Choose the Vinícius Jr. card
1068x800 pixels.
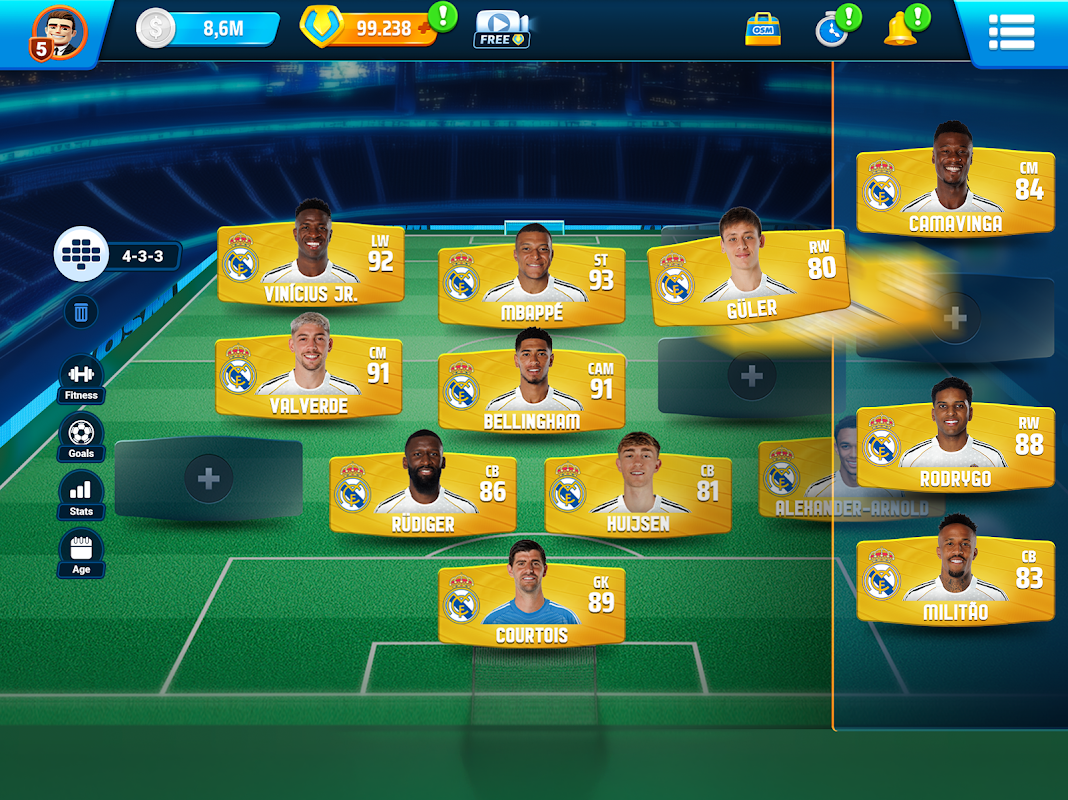311,265
